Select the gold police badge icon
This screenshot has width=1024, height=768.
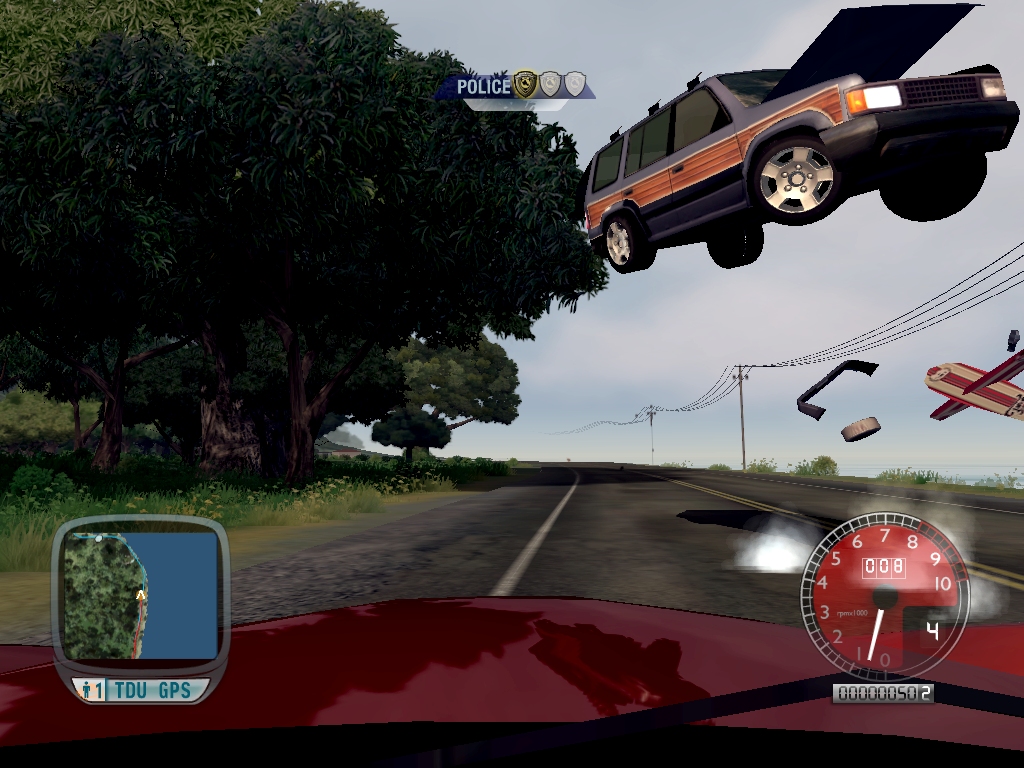pyautogui.click(x=525, y=86)
